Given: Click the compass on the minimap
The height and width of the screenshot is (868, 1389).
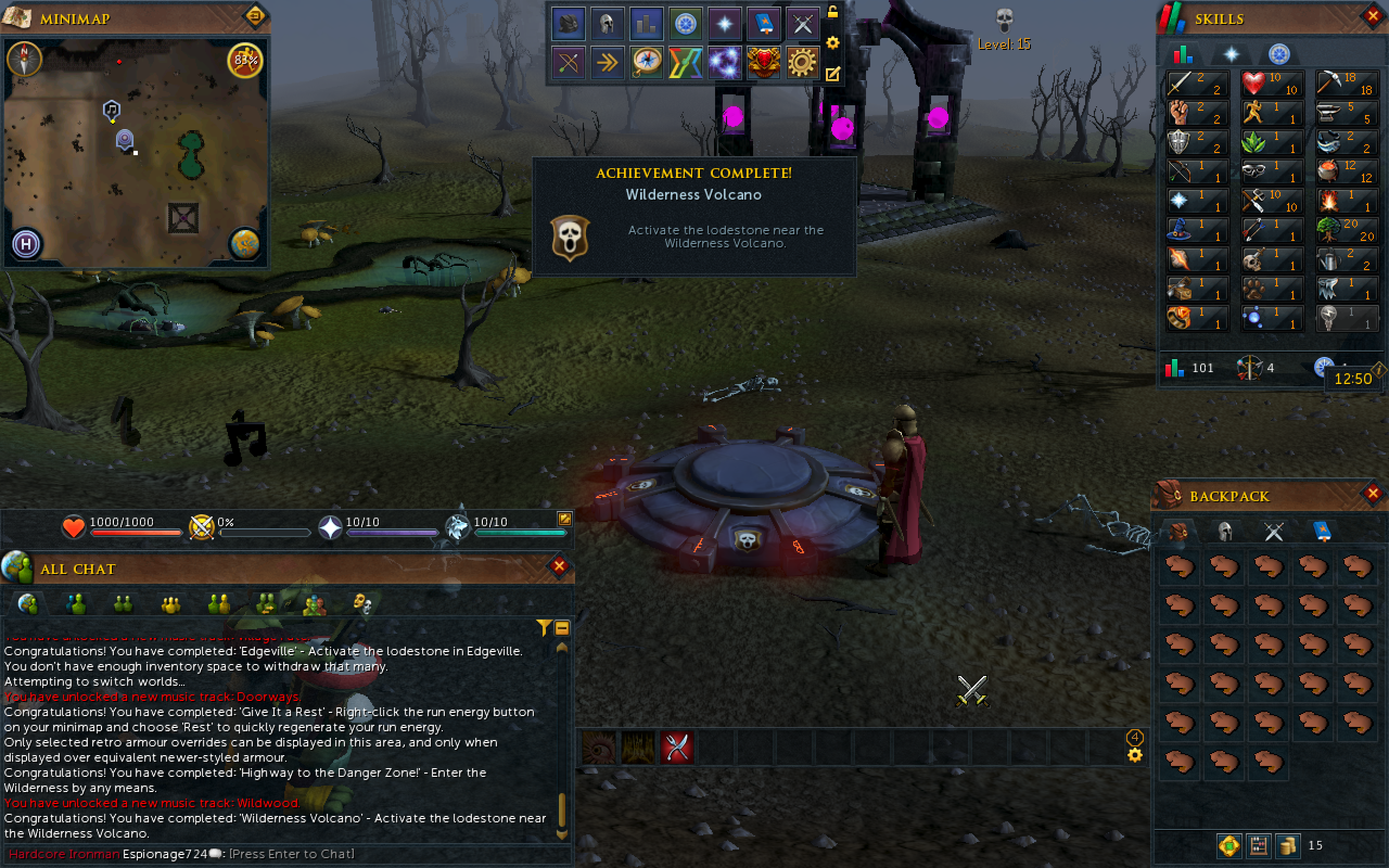Looking at the screenshot, I should click(x=24, y=59).
